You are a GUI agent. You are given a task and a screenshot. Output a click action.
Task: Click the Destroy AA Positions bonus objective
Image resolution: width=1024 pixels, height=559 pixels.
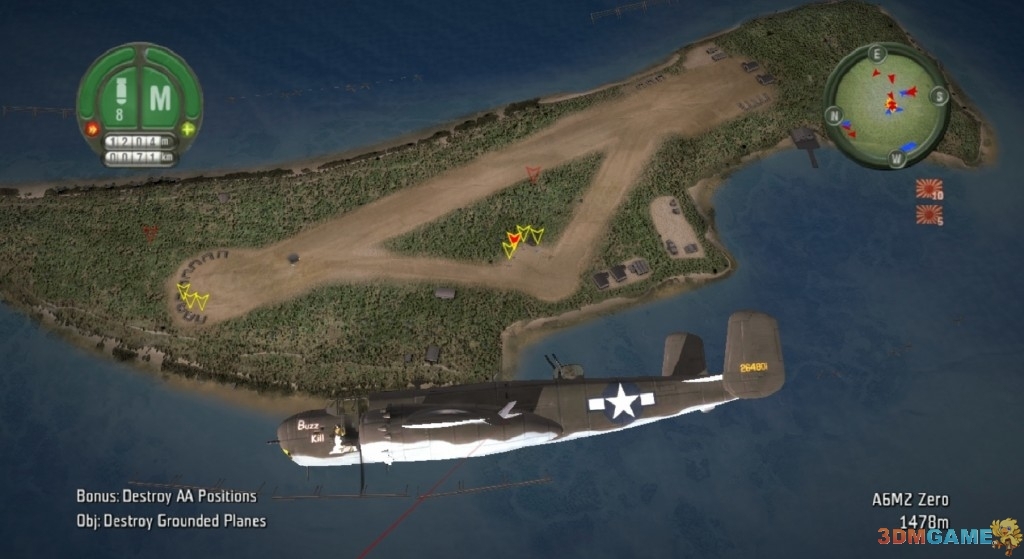tap(166, 496)
